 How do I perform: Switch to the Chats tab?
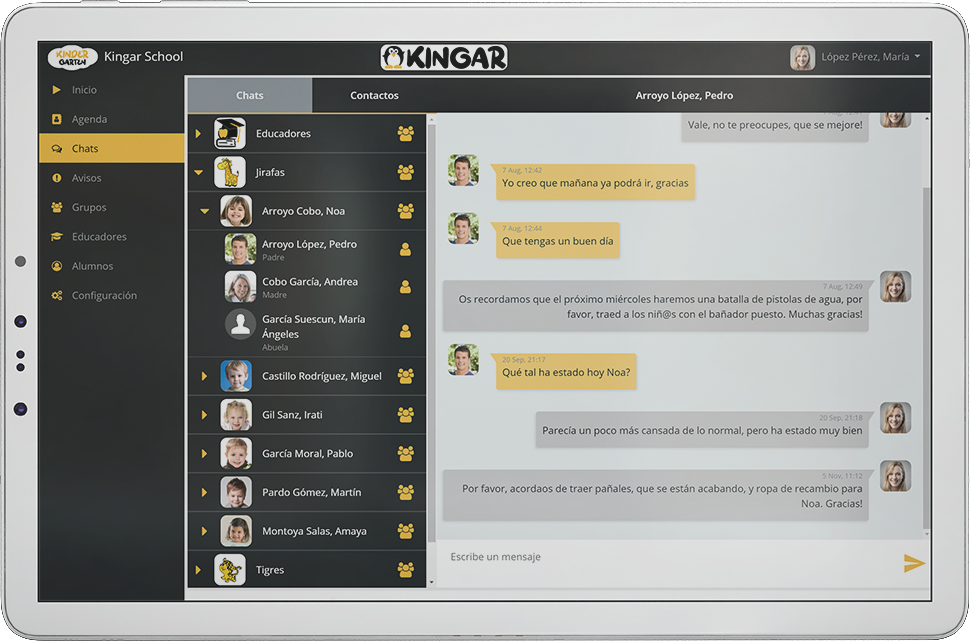tap(250, 96)
